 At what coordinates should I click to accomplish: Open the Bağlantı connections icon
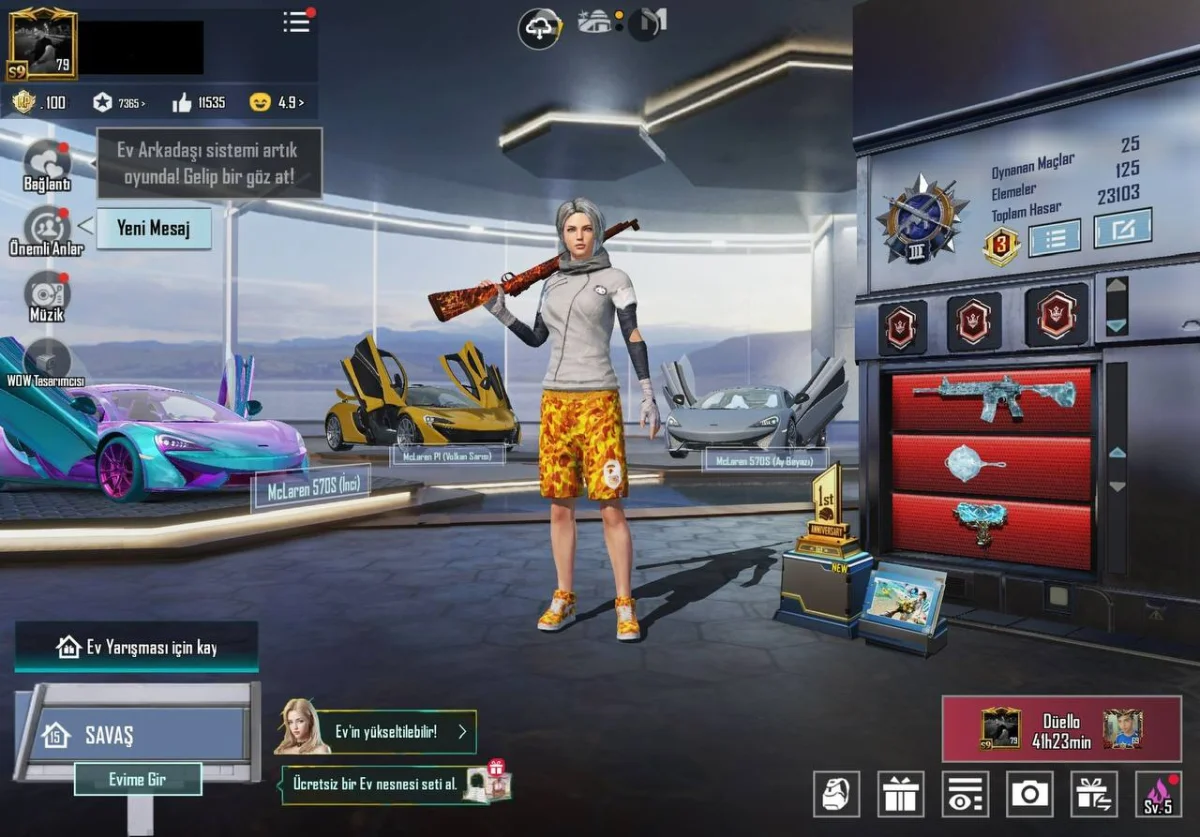[47, 163]
